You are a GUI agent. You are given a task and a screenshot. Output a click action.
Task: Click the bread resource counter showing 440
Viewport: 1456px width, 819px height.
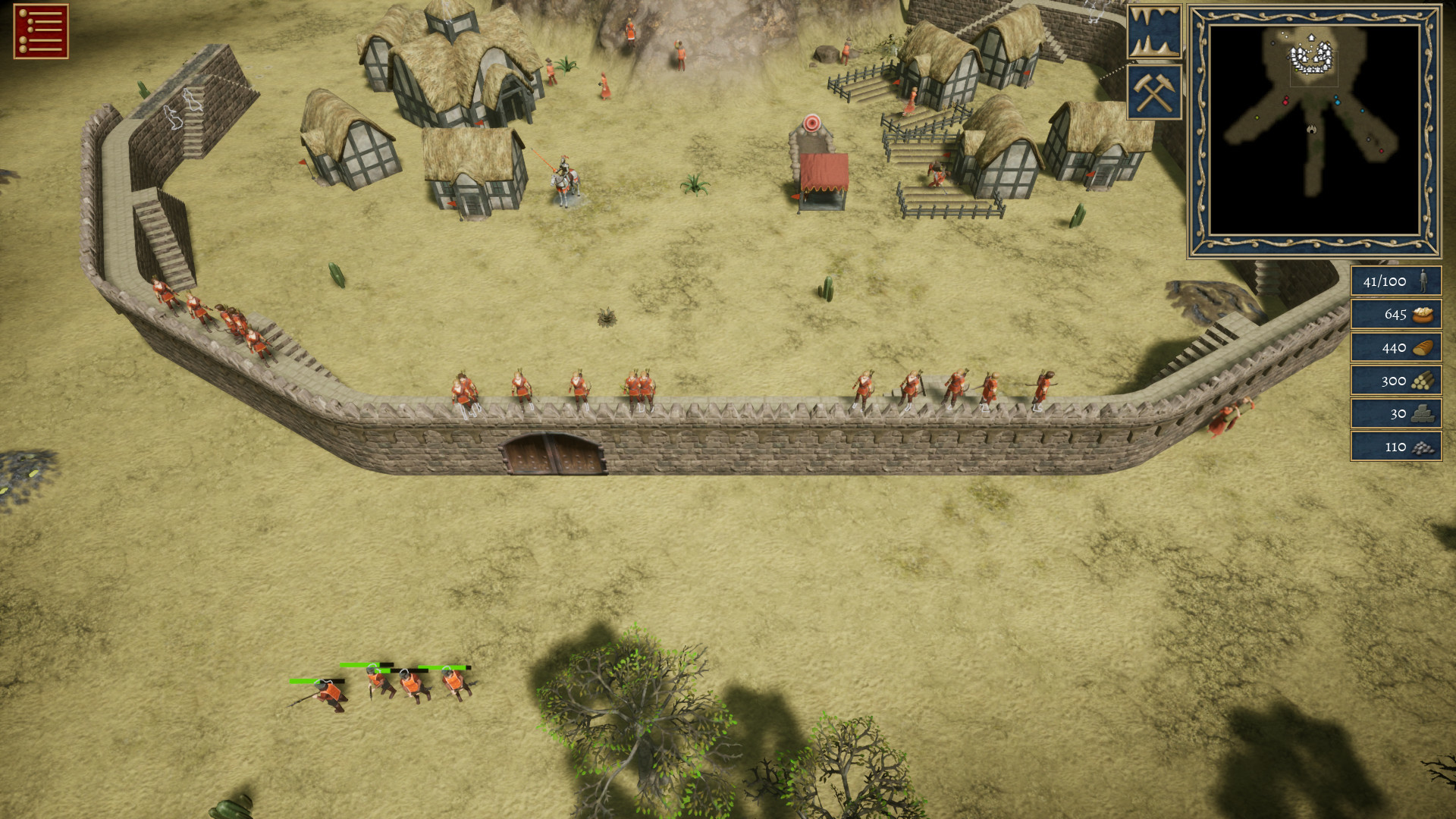coord(1395,348)
